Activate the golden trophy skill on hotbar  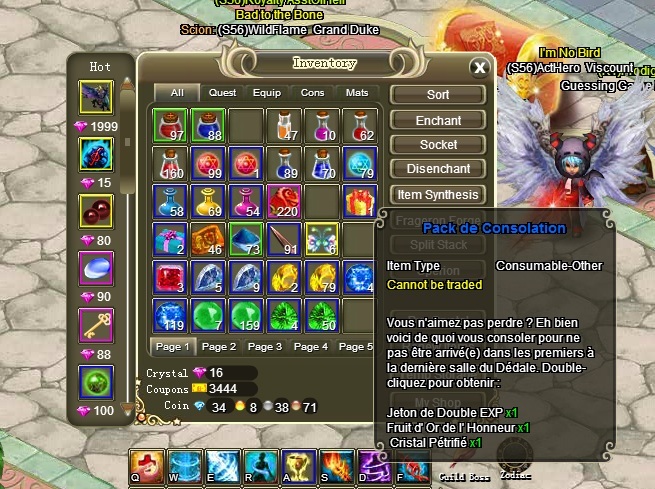[x=297, y=464]
